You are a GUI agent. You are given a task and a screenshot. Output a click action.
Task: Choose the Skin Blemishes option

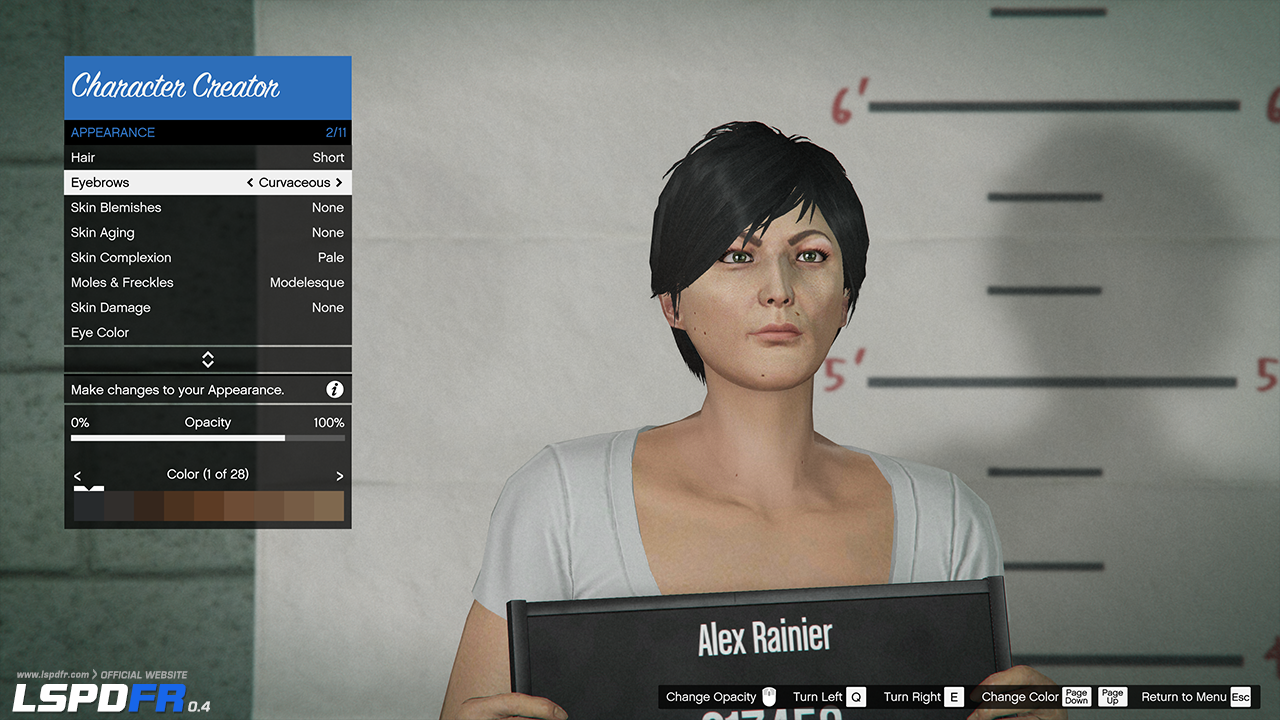click(x=207, y=208)
